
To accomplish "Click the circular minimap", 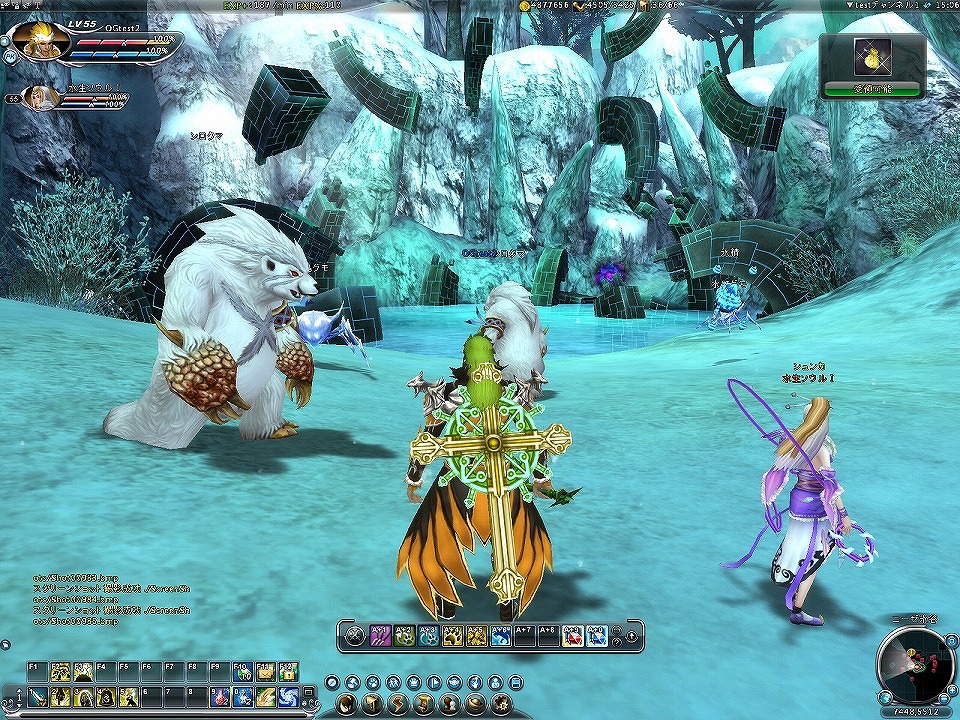I will (914, 663).
